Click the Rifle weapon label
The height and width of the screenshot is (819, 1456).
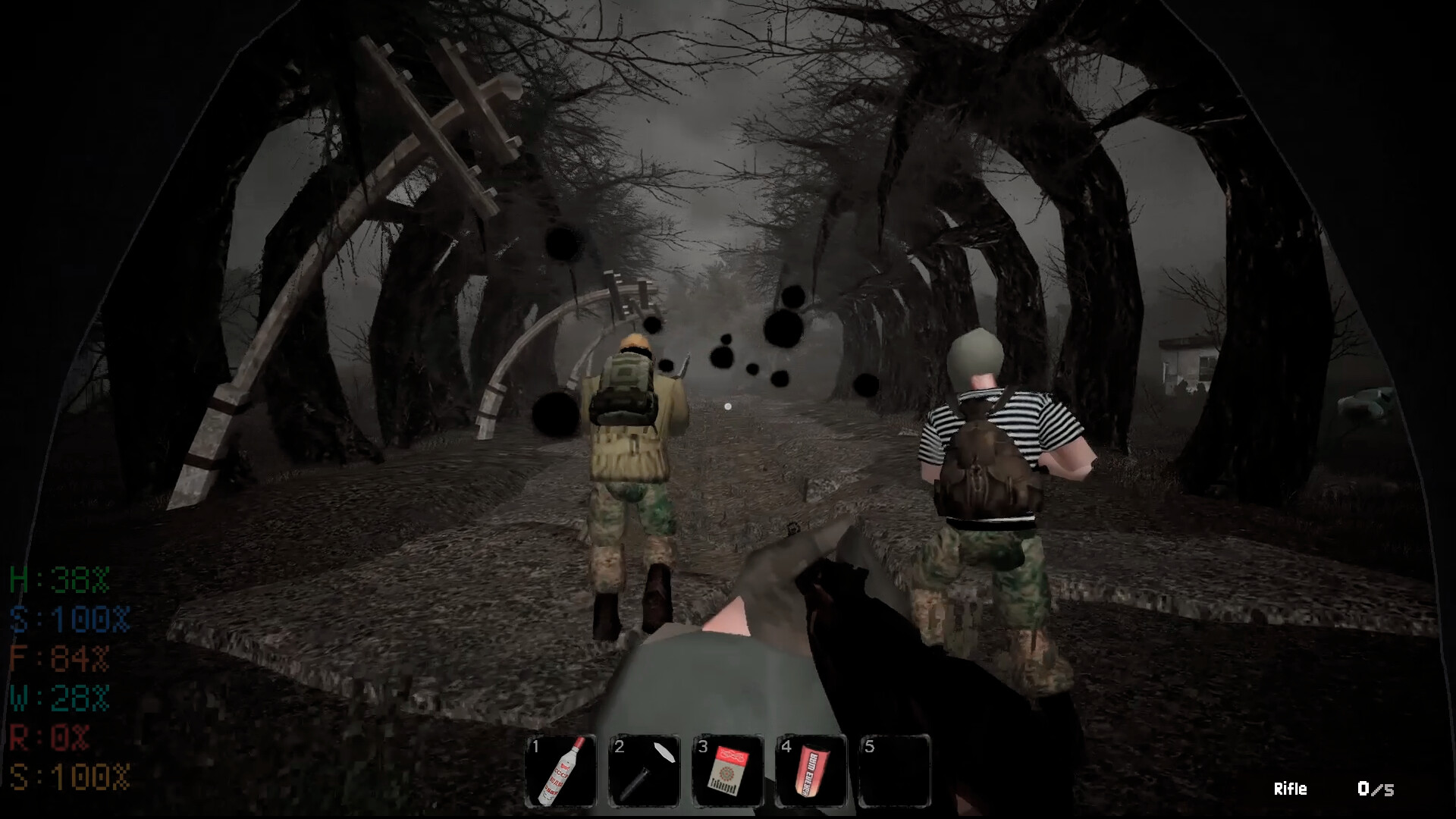1291,789
